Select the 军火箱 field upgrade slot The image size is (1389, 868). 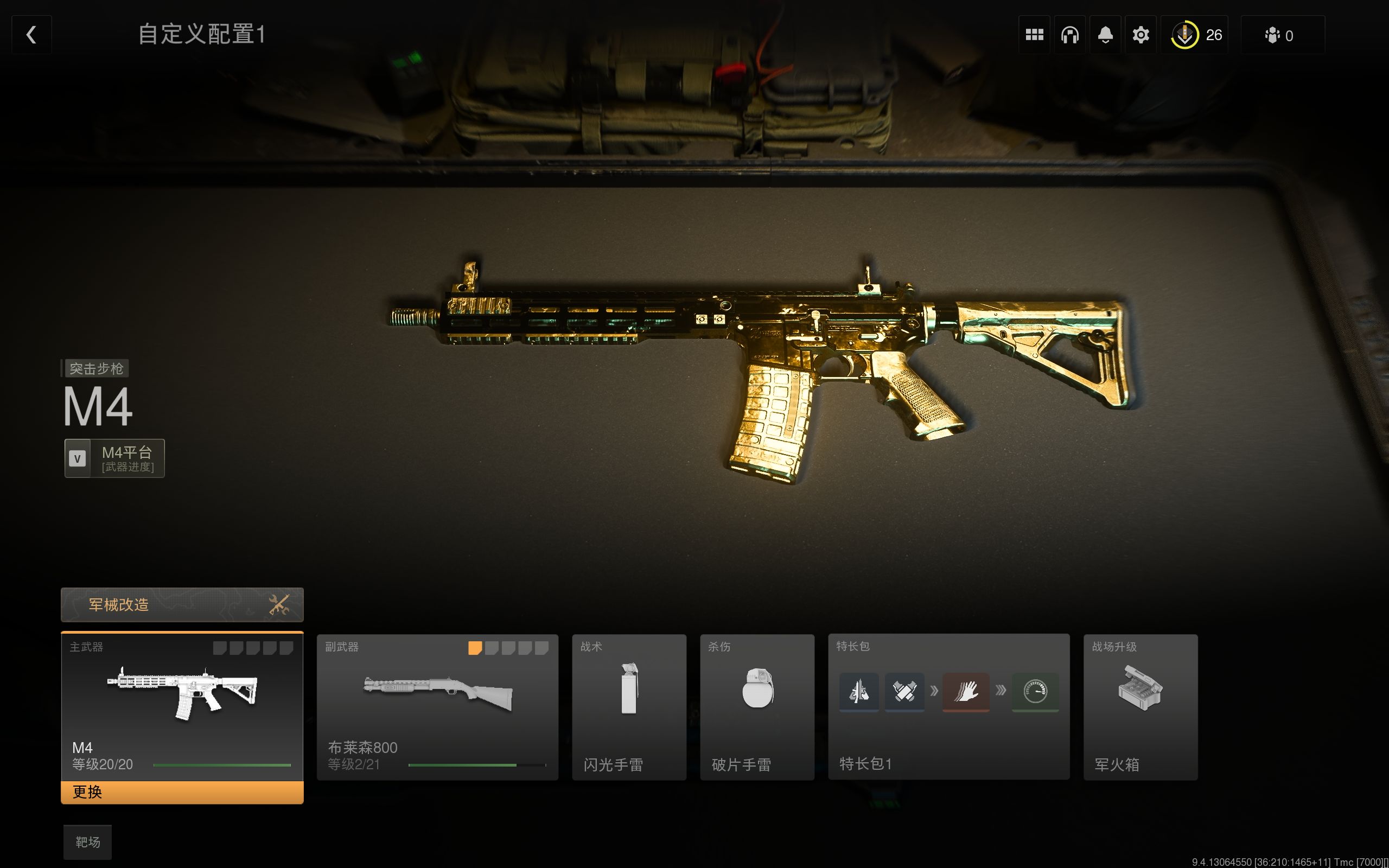click(x=1140, y=707)
